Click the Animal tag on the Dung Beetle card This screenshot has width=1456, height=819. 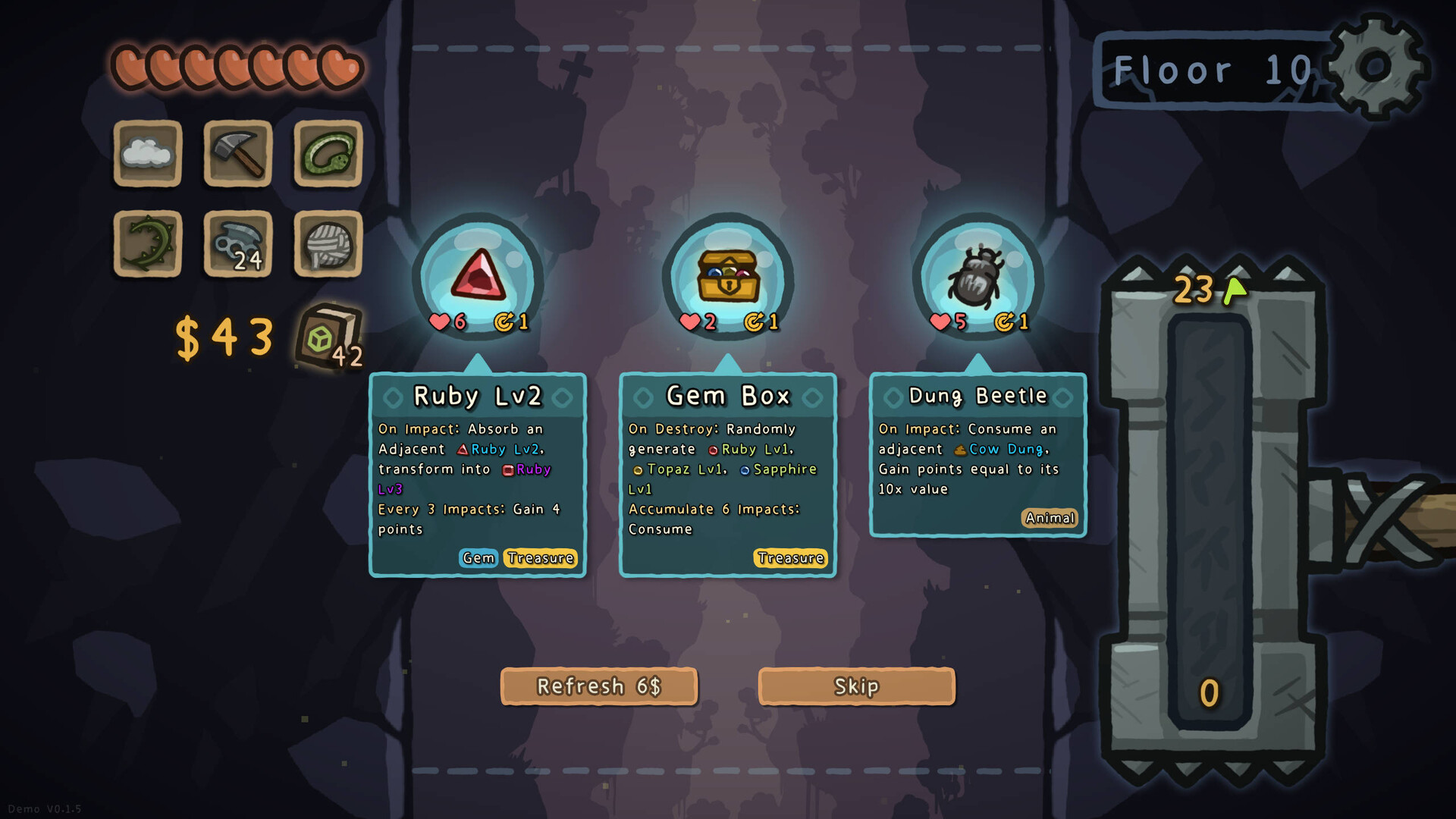[1050, 518]
